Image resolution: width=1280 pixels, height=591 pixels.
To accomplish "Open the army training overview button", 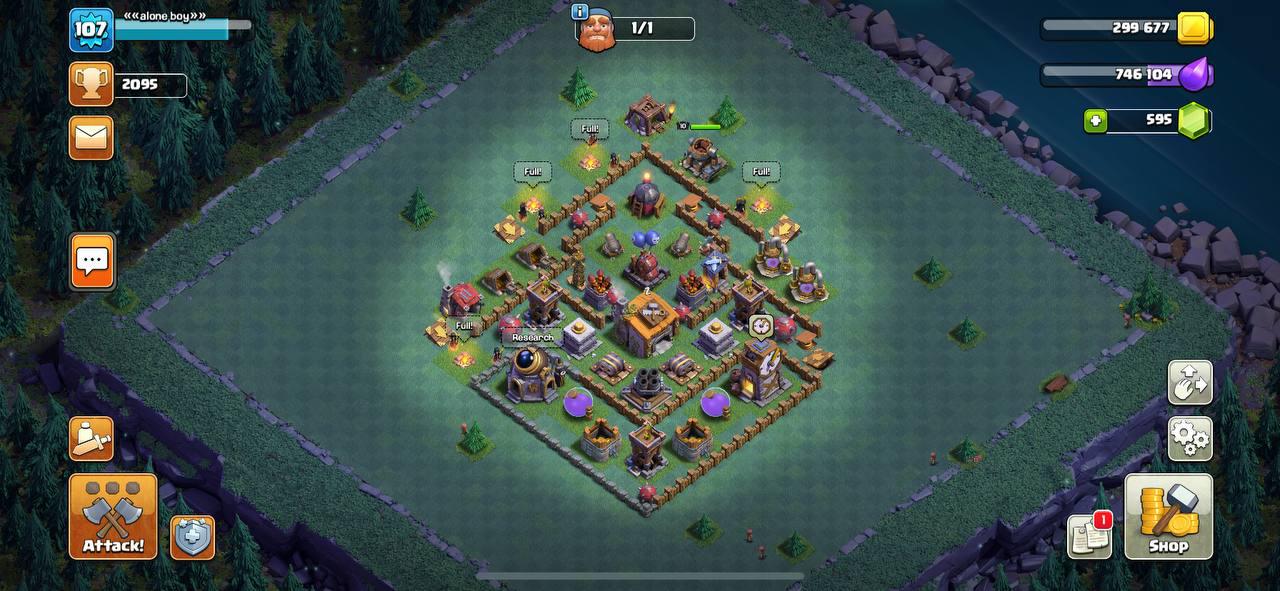I will [x=91, y=438].
